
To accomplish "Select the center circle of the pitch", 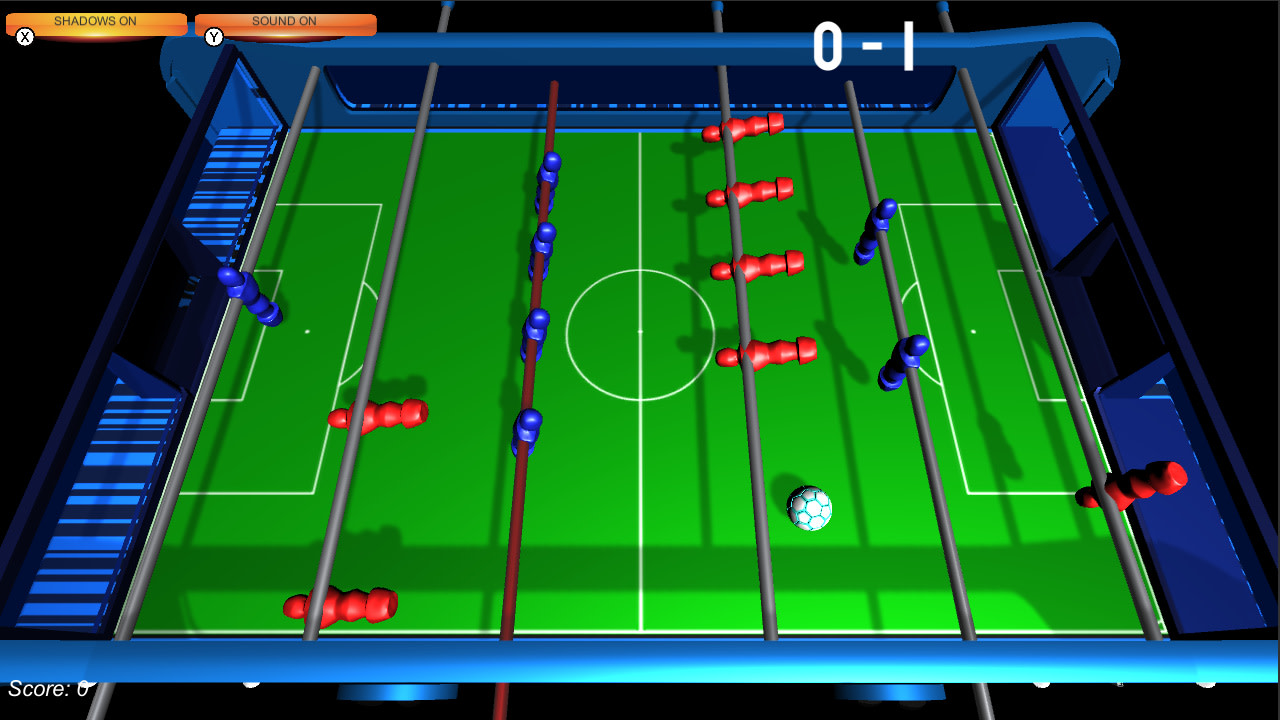I will 640,330.
